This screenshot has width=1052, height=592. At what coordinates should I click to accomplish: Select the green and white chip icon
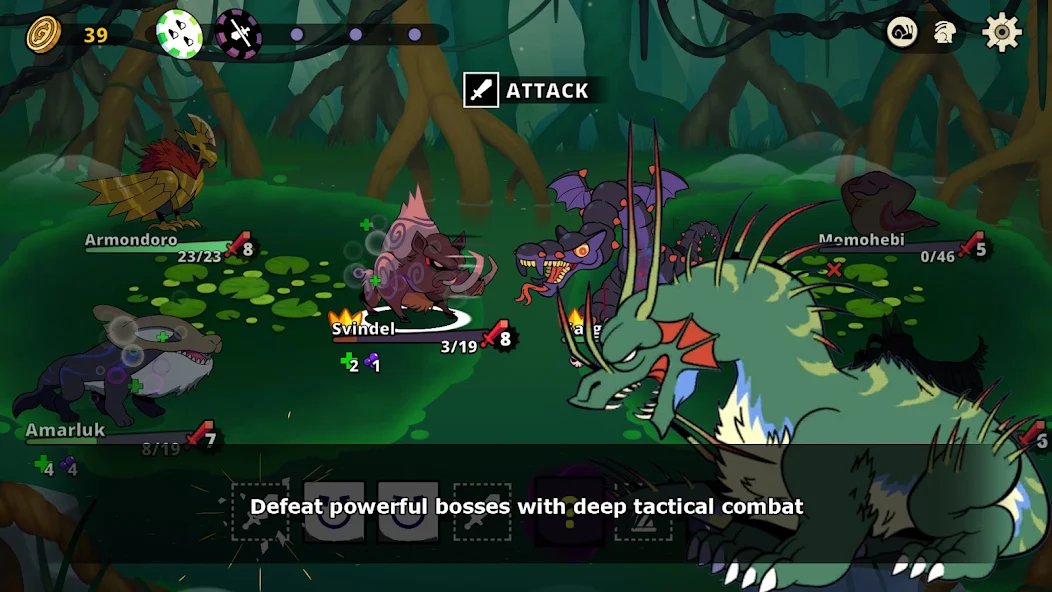[180, 34]
